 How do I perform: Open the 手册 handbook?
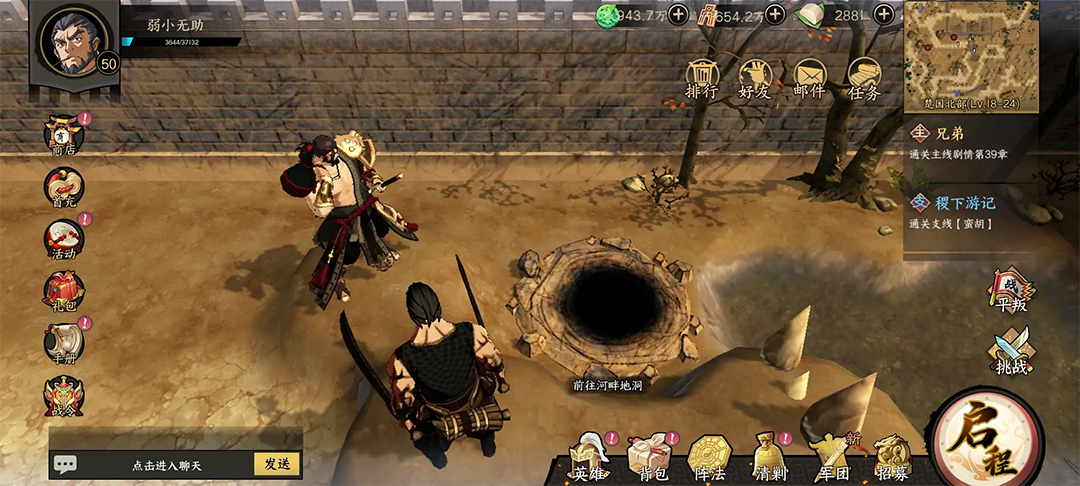point(65,343)
